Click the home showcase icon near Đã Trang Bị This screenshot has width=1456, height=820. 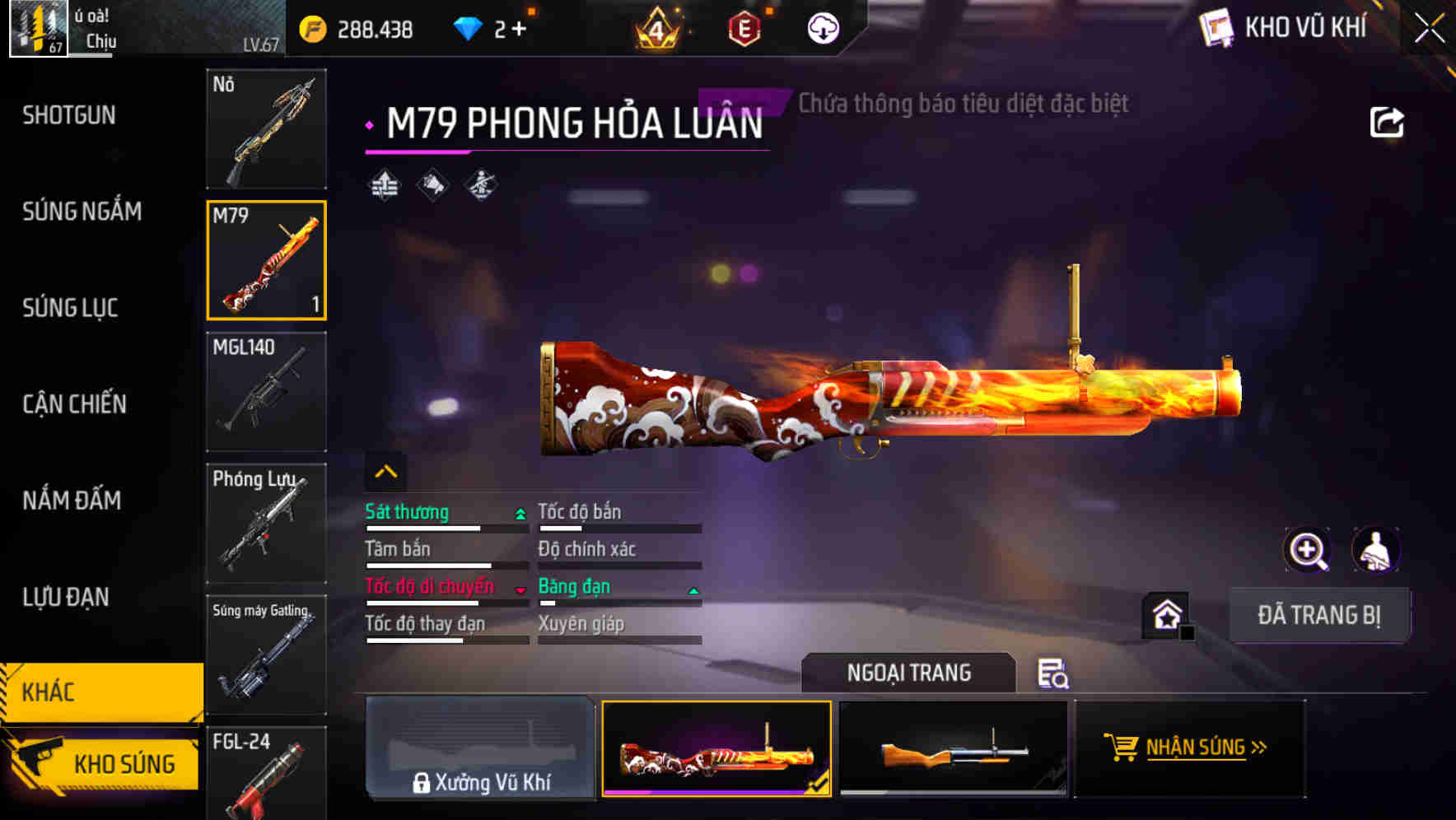click(1166, 616)
